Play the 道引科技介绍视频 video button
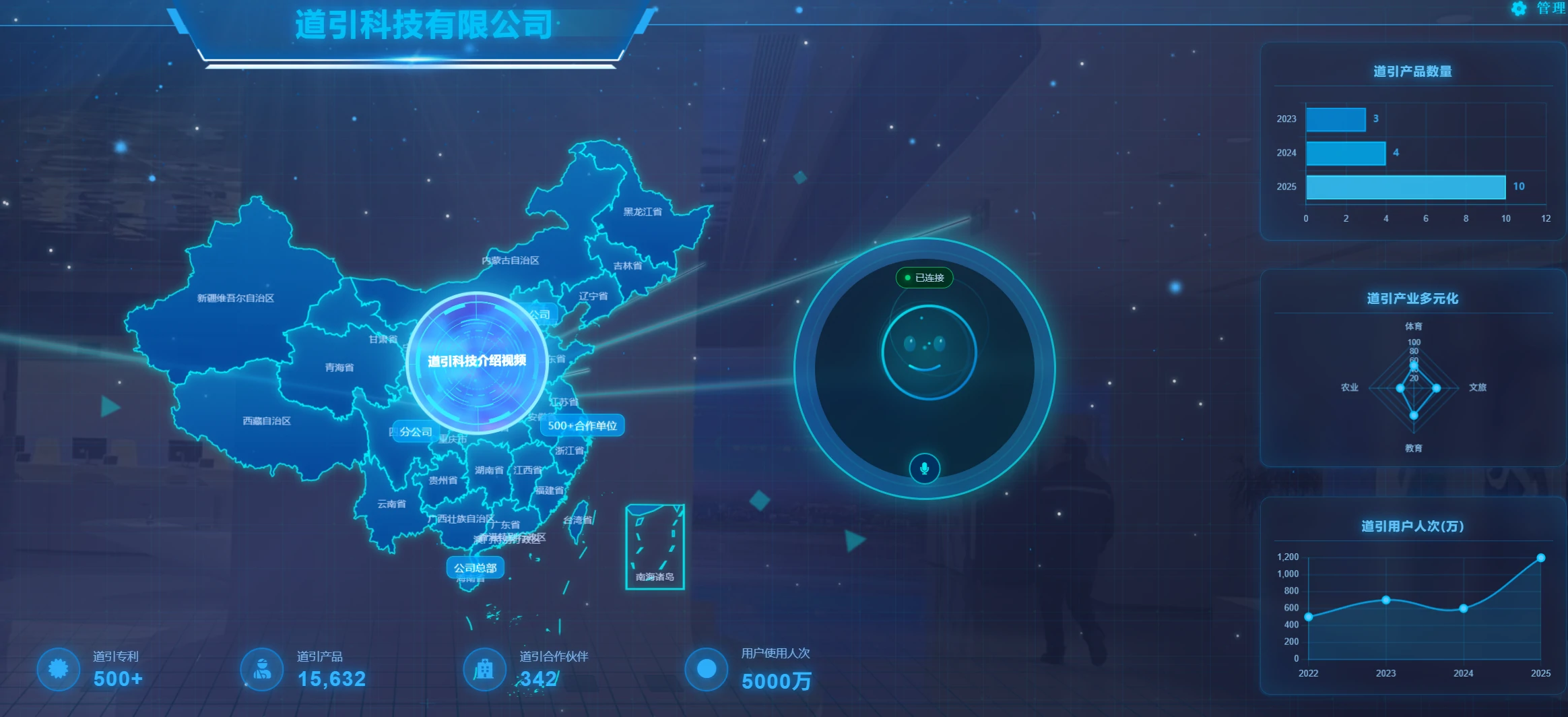The image size is (1568, 717). click(476, 361)
